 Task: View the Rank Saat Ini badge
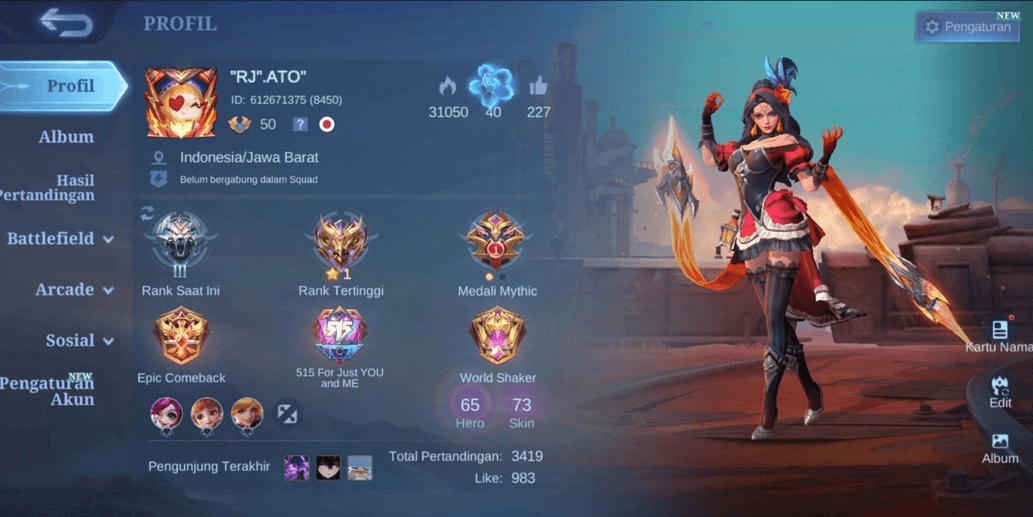180,243
